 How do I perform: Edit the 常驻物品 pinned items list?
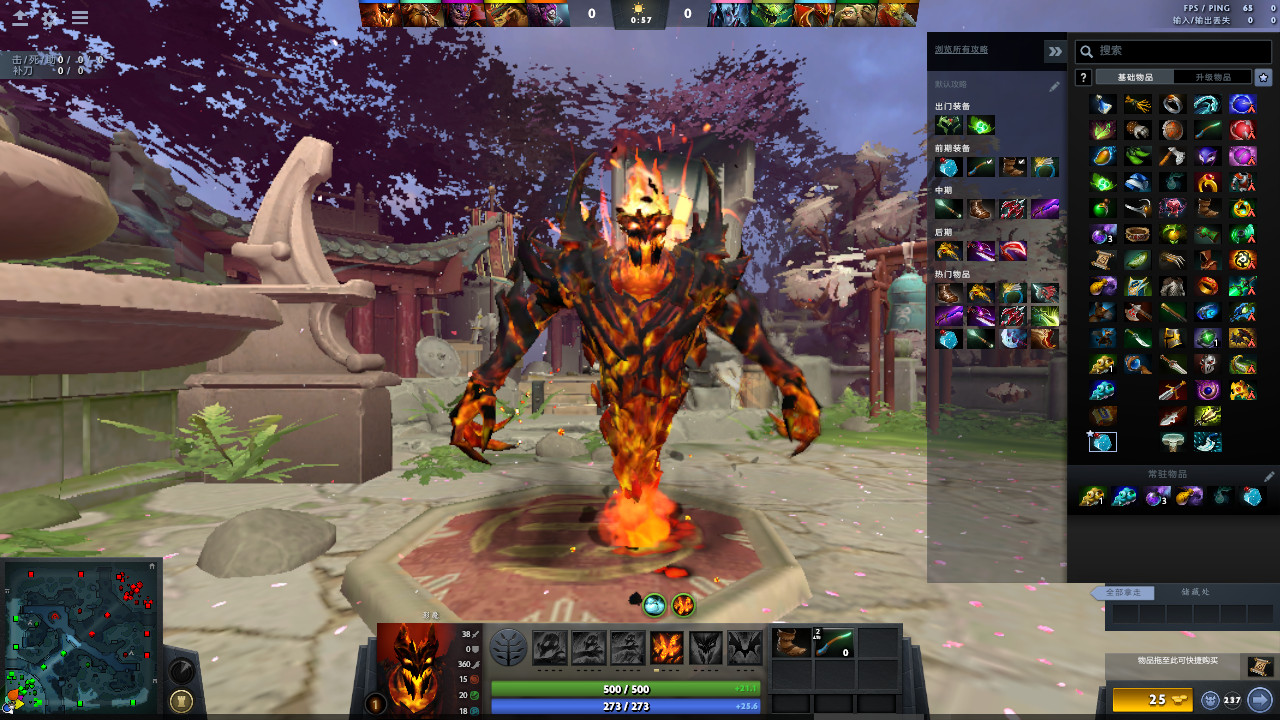point(1270,476)
